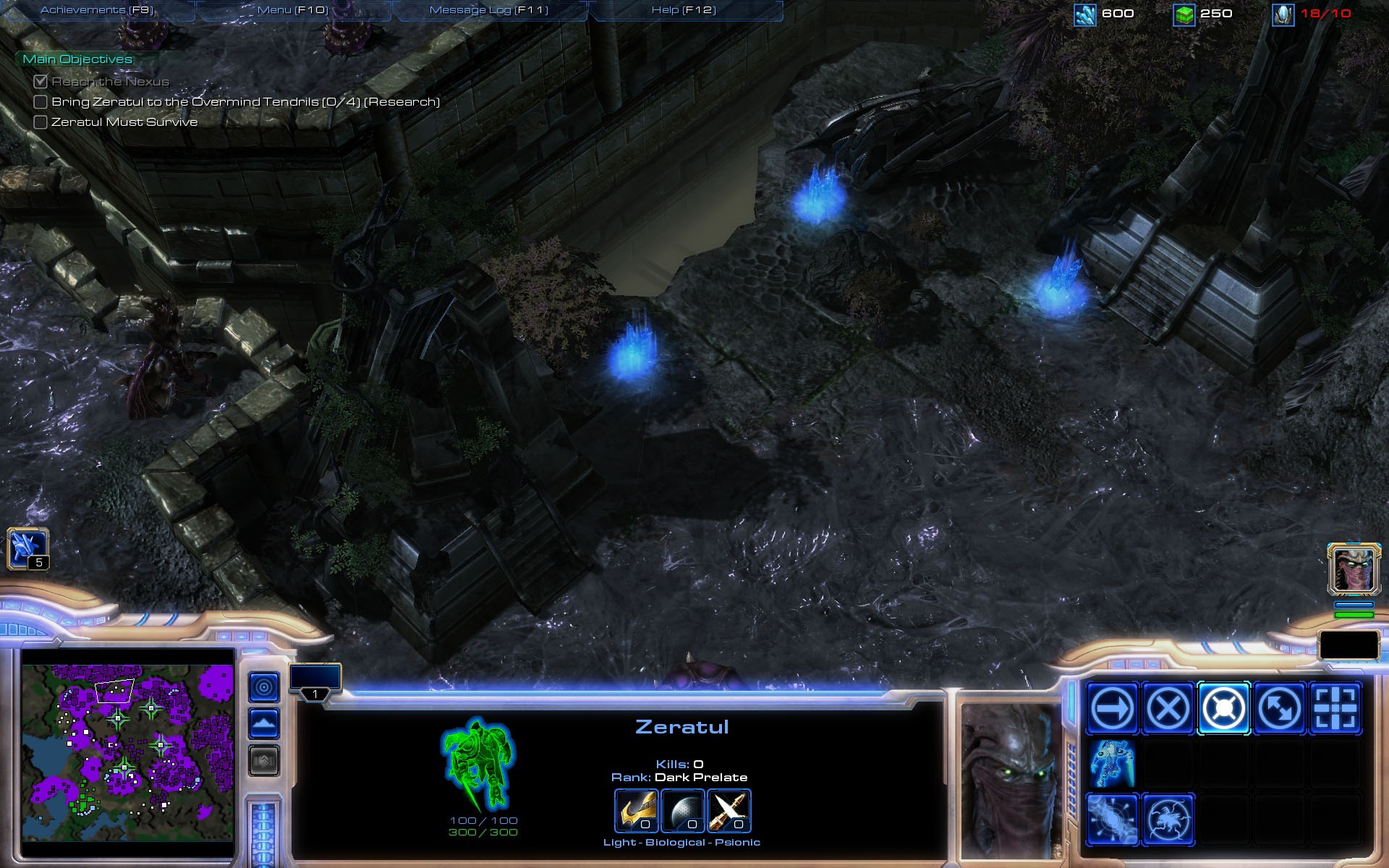Issue the Hold Position command
Image resolution: width=1389 pixels, height=868 pixels.
(1223, 708)
